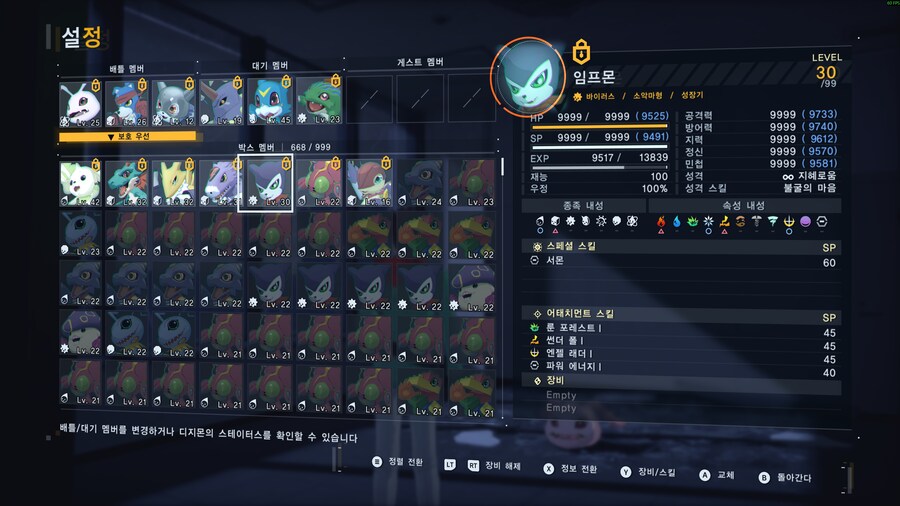Click the lock icon above 임프몬's name

[x=579, y=51]
